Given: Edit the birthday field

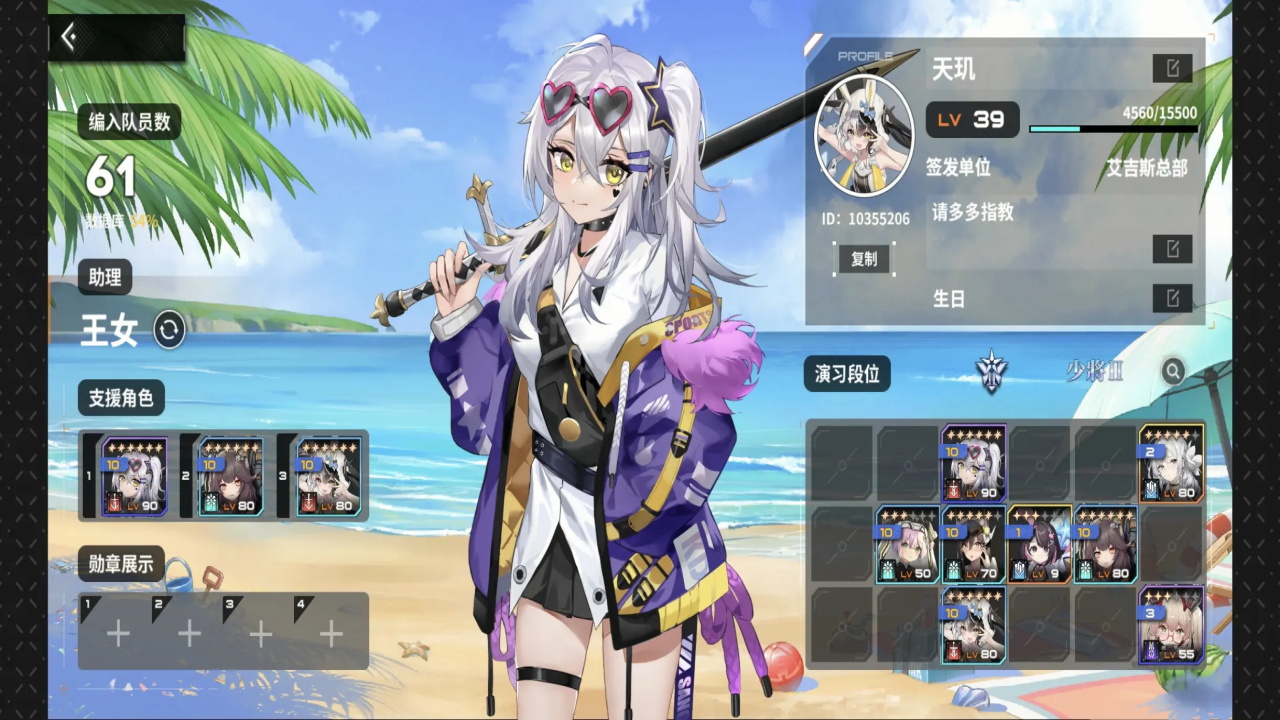Looking at the screenshot, I should tap(1172, 298).
